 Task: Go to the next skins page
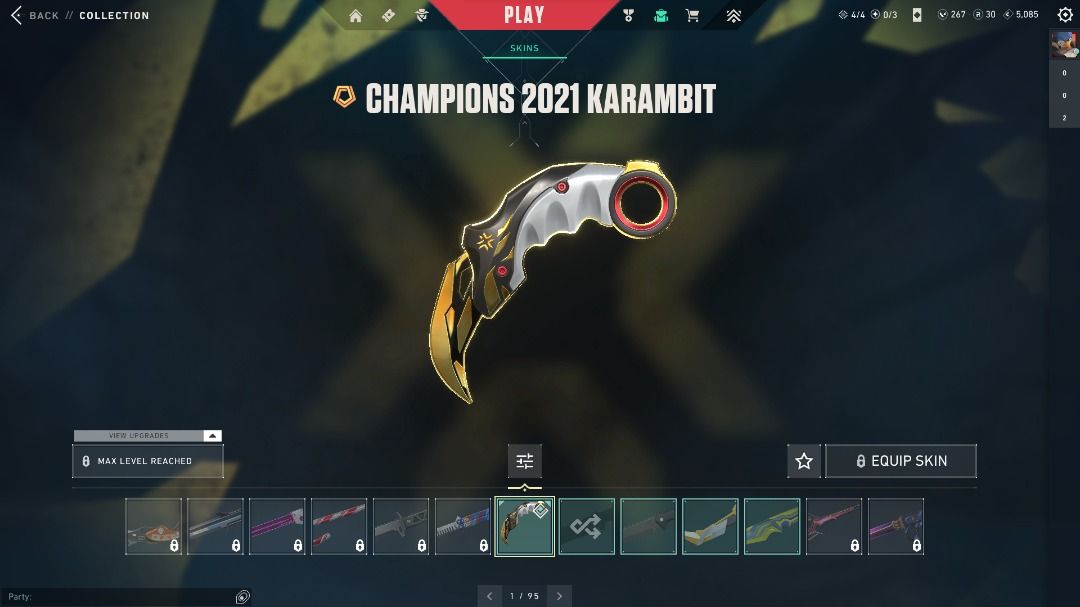(560, 596)
